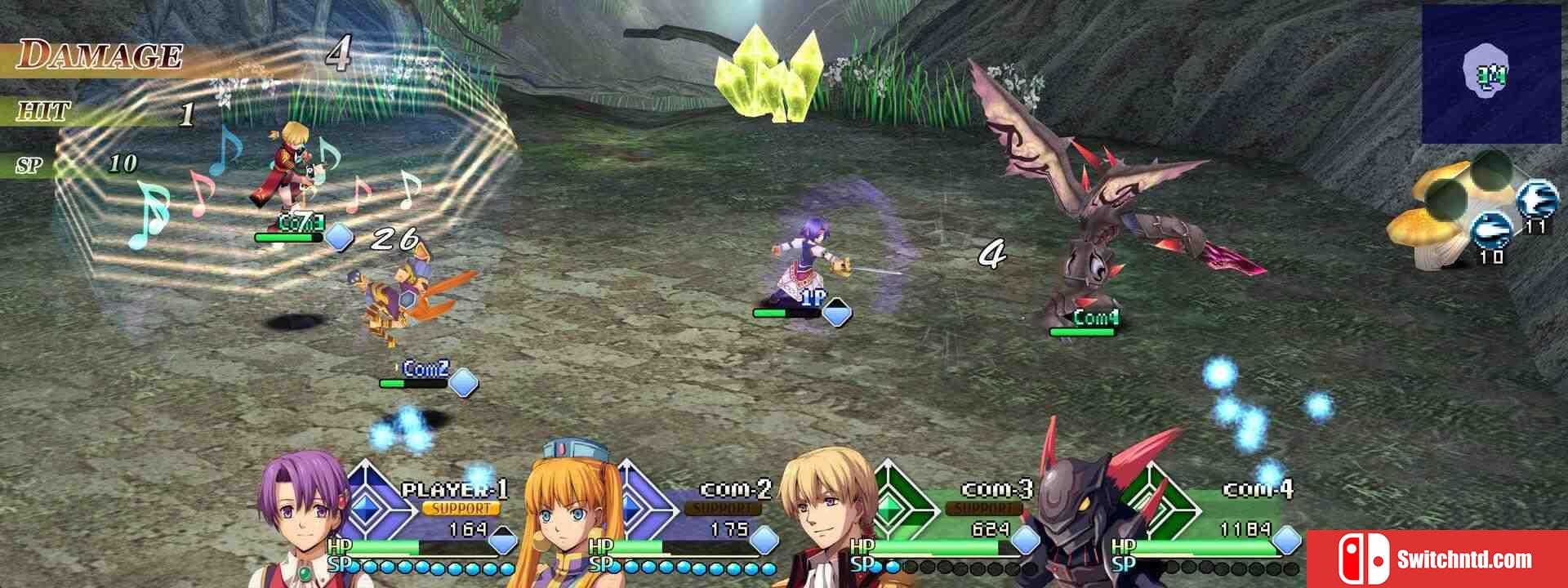Visit the Switchntd.com watermark link

pyautogui.click(x=1437, y=559)
